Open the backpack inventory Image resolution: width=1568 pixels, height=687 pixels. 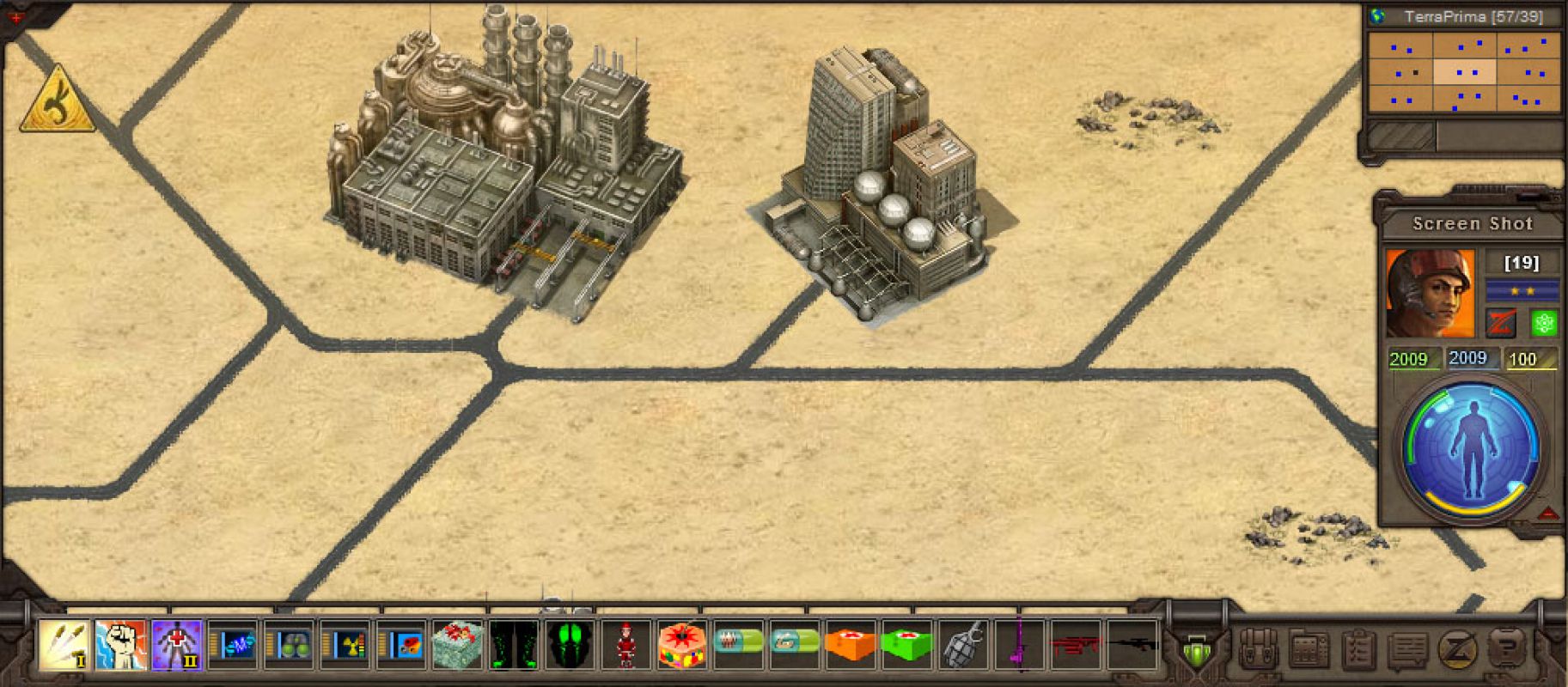(1259, 650)
